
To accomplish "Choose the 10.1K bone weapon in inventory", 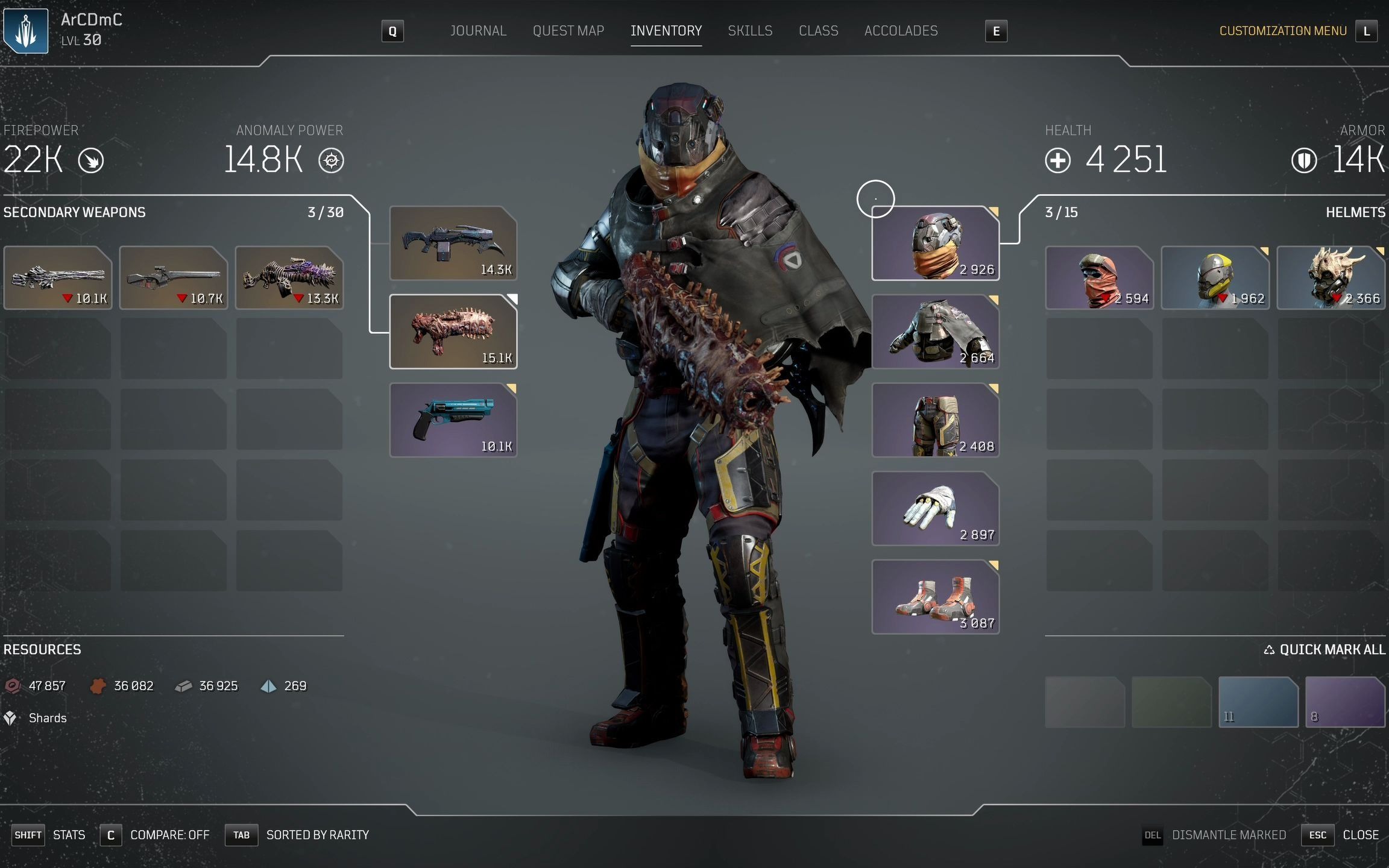I will coord(58,278).
